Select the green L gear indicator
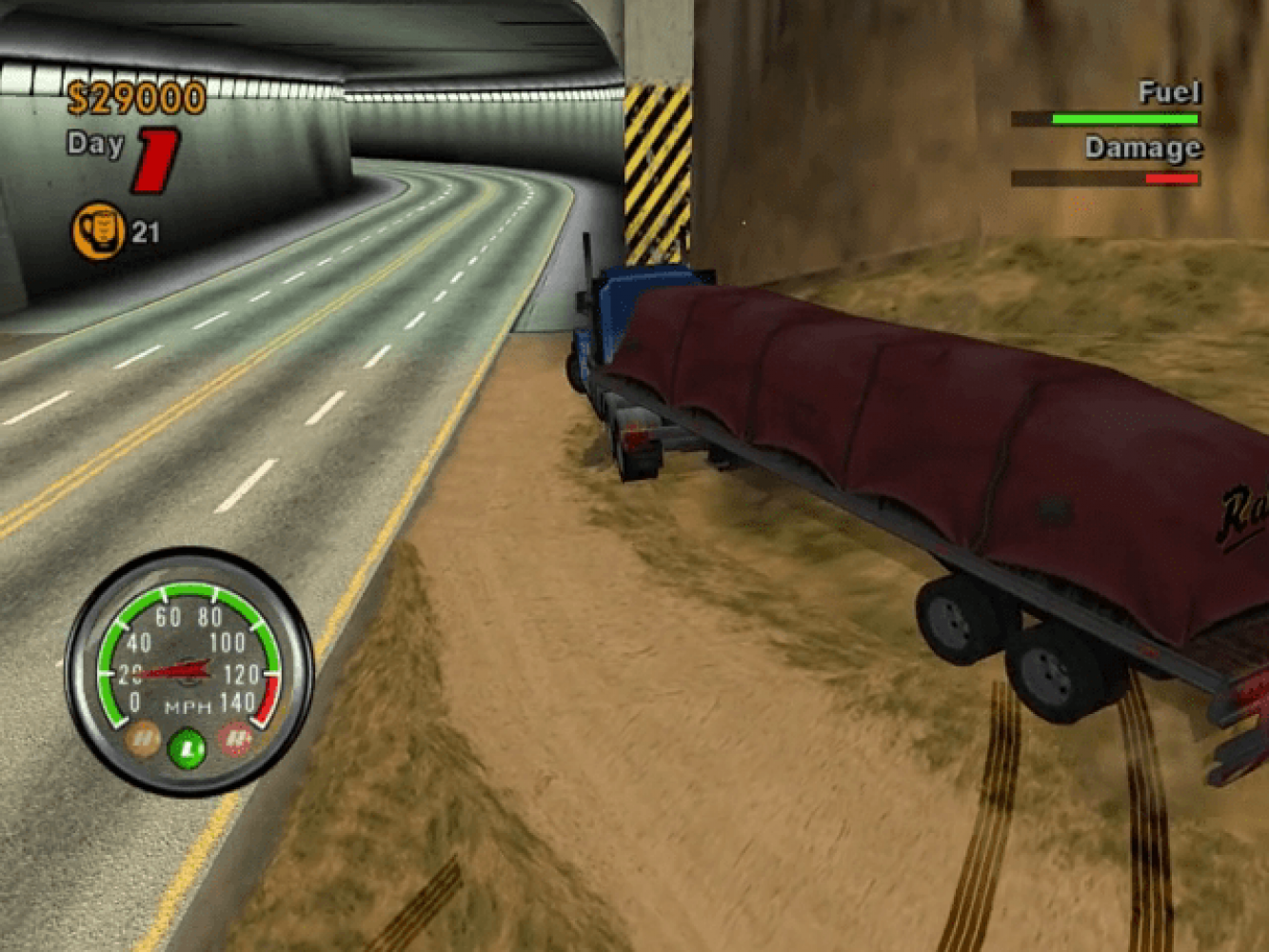Viewport: 1269px width, 952px height. [x=188, y=745]
